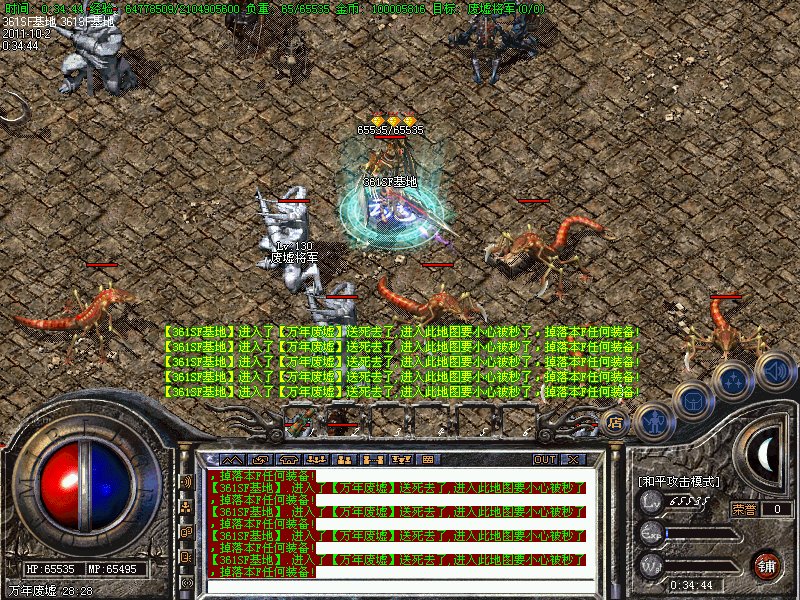Viewport: 800px width, 600px height.
Task: Open the character equipment panel
Action: (653, 421)
